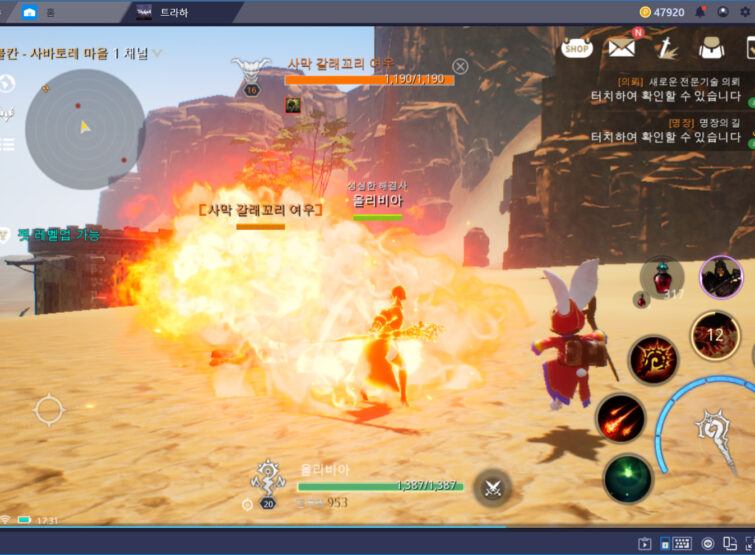Viewport: 755px width, 555px height.
Task: Open the backpack inventory
Action: point(712,47)
